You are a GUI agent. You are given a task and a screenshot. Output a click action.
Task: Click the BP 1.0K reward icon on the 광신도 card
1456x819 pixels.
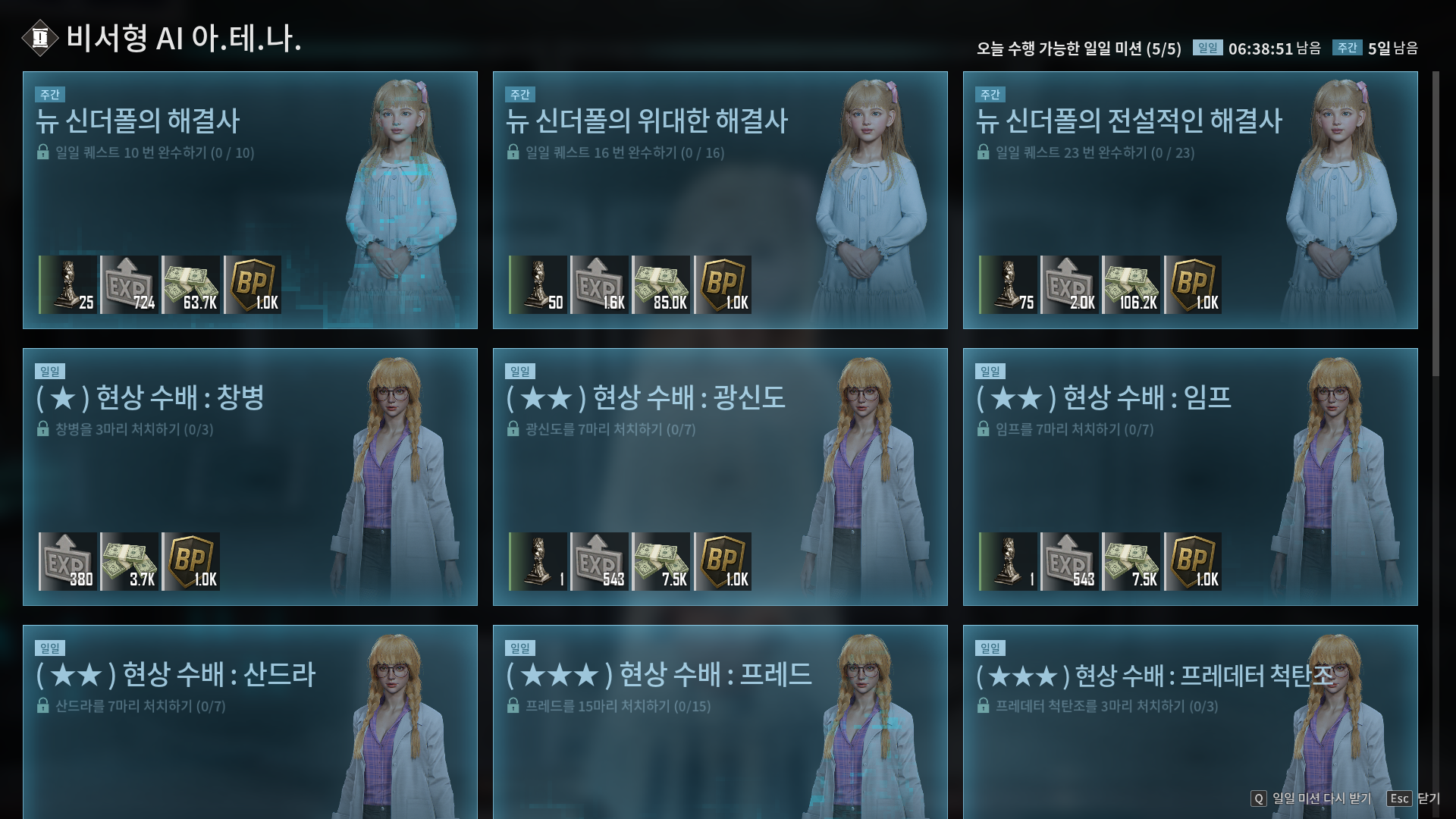point(723,560)
